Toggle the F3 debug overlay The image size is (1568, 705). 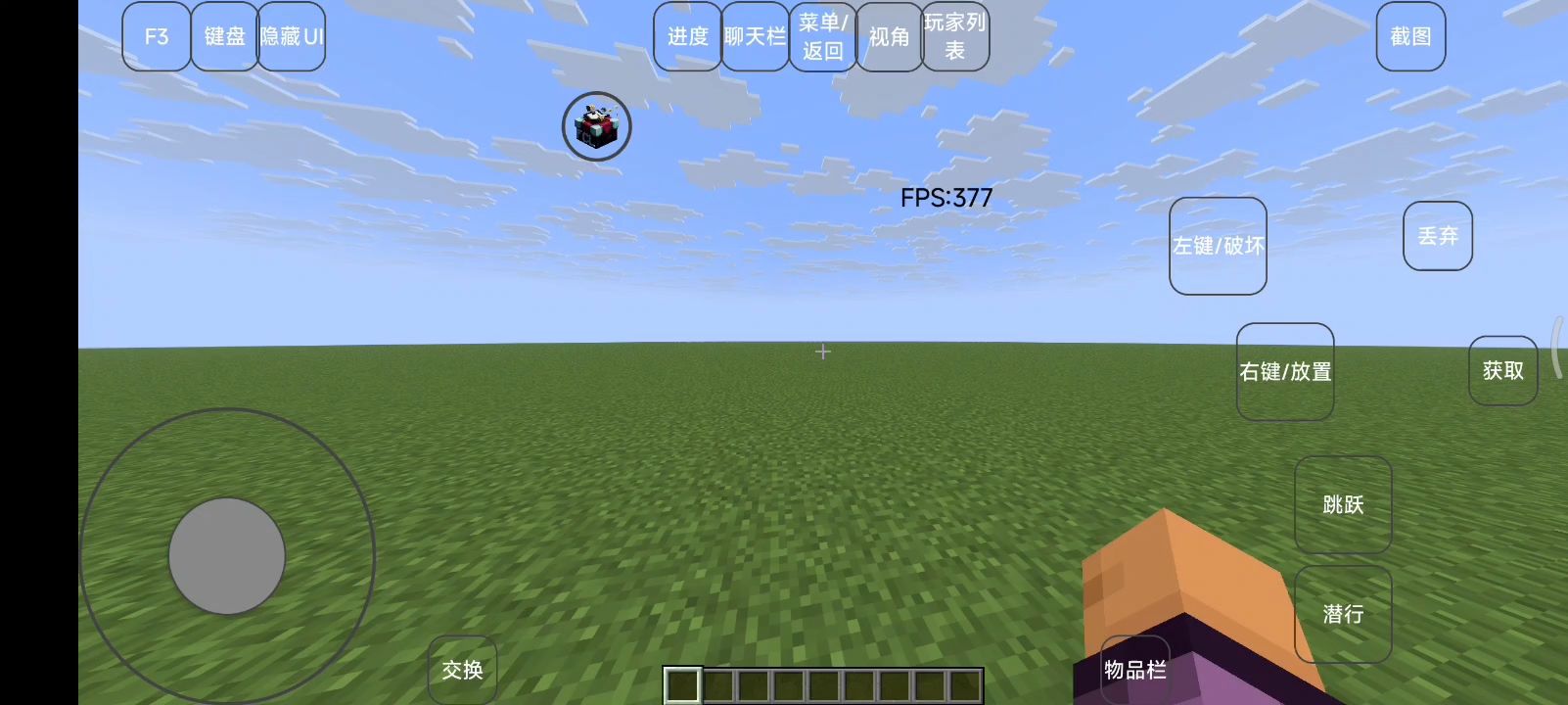coord(155,36)
